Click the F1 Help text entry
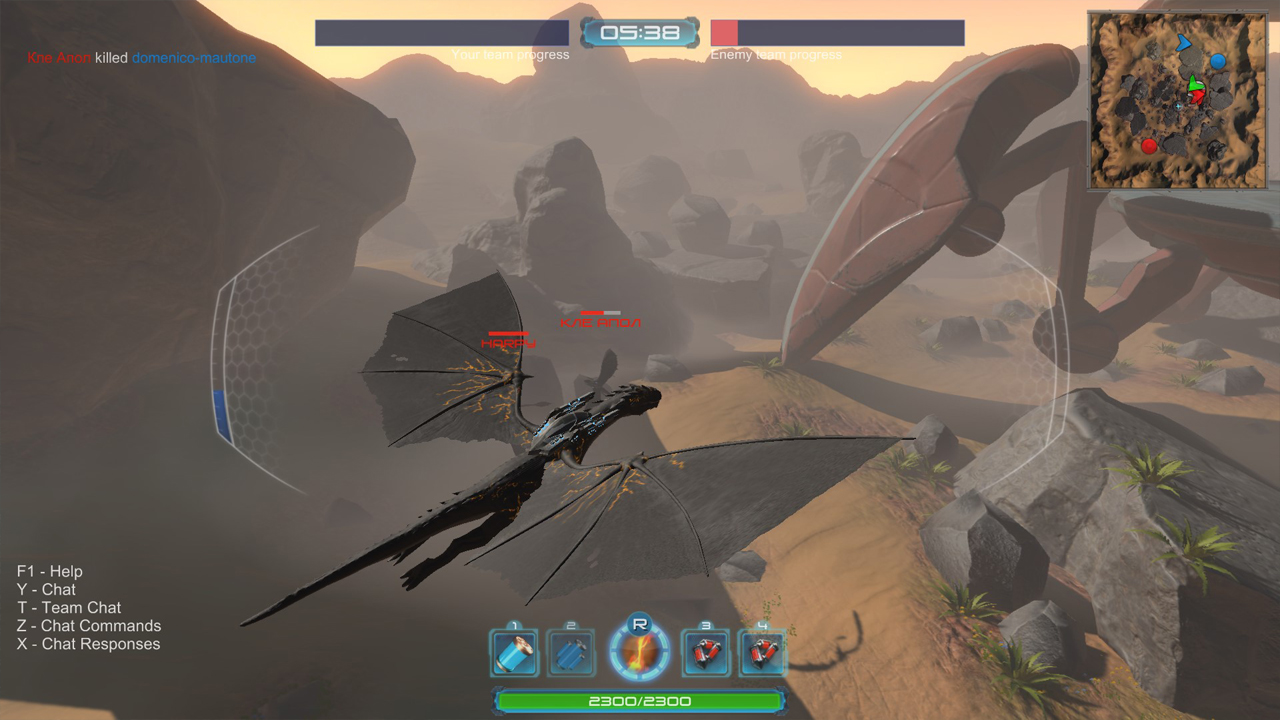 [x=49, y=571]
